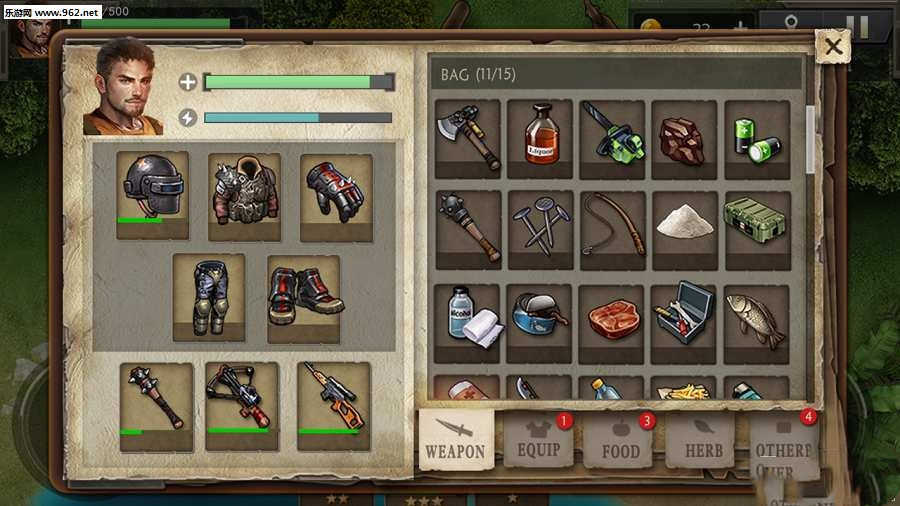Viewport: 900px width, 506px height.
Task: Select the equipped crossbow weapon
Action: pos(242,404)
